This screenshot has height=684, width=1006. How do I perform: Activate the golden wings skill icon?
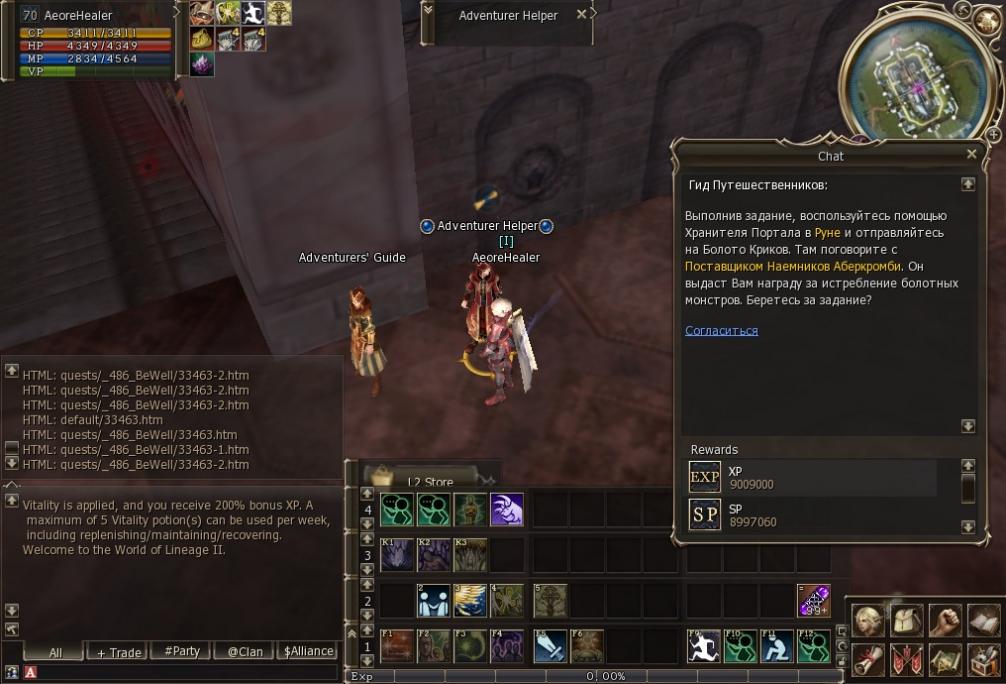tap(470, 600)
